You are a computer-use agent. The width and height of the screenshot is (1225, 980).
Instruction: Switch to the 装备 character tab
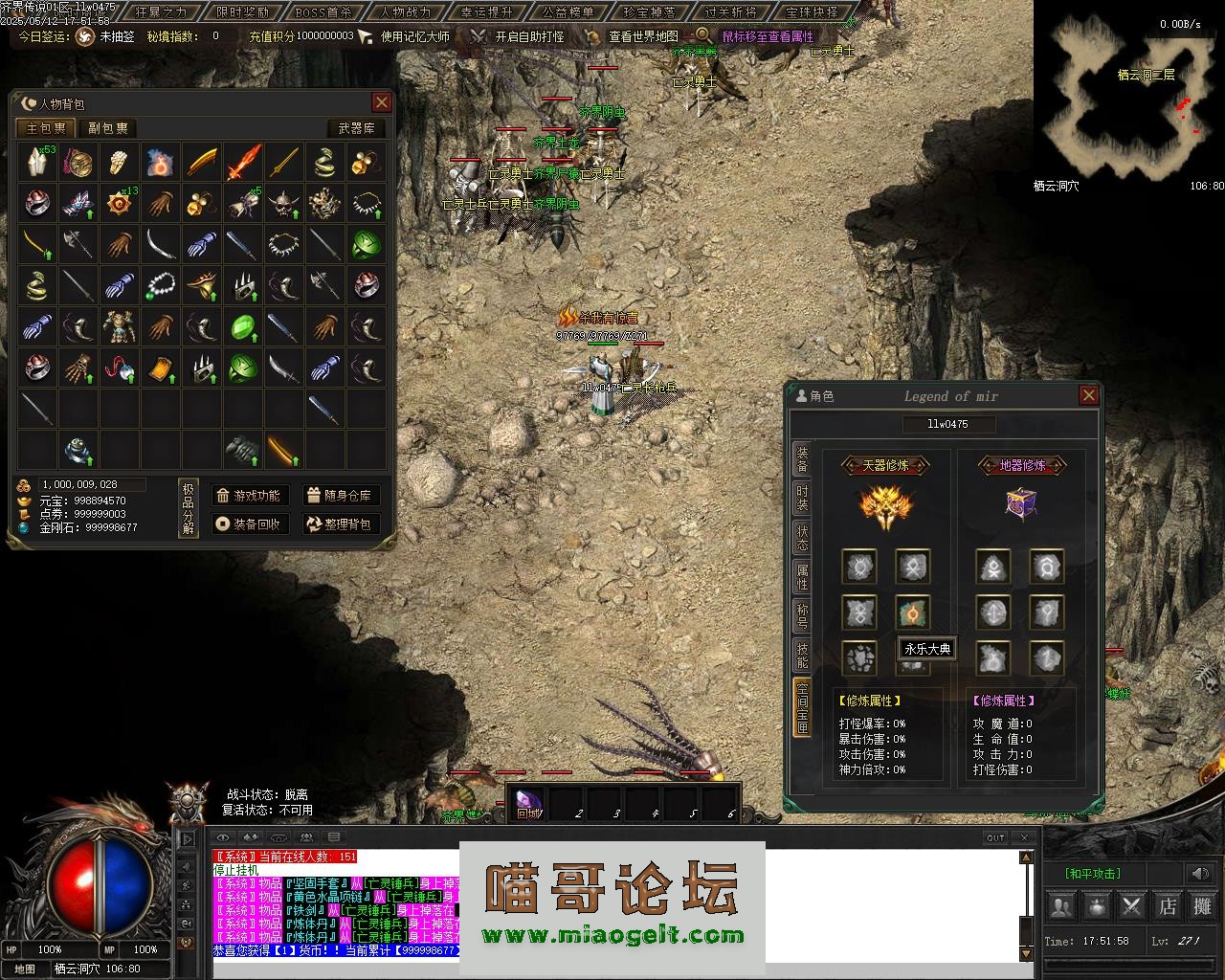(802, 459)
